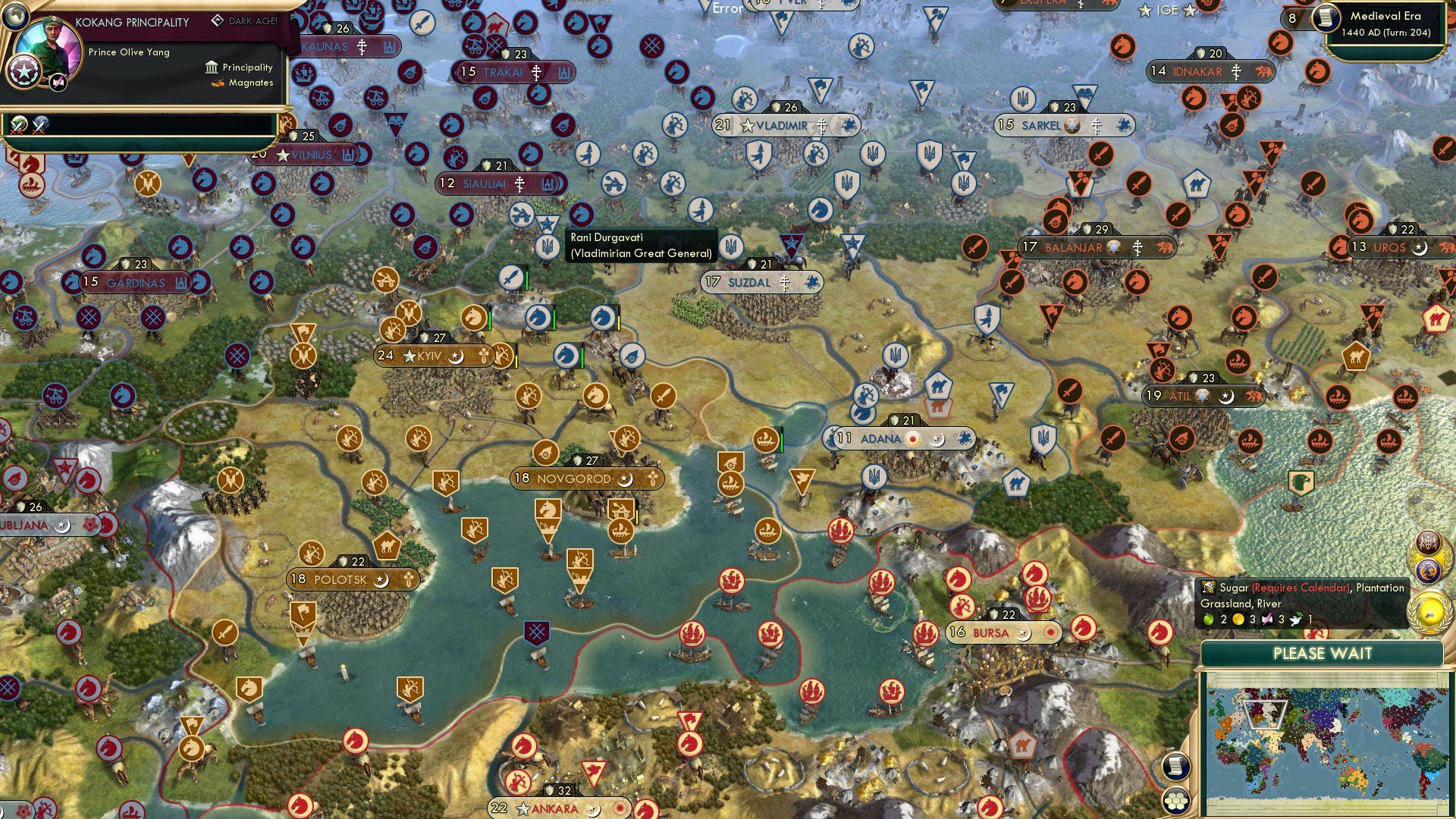
Task: Open the notification log scroll icon near the minimap
Action: click(x=1175, y=766)
